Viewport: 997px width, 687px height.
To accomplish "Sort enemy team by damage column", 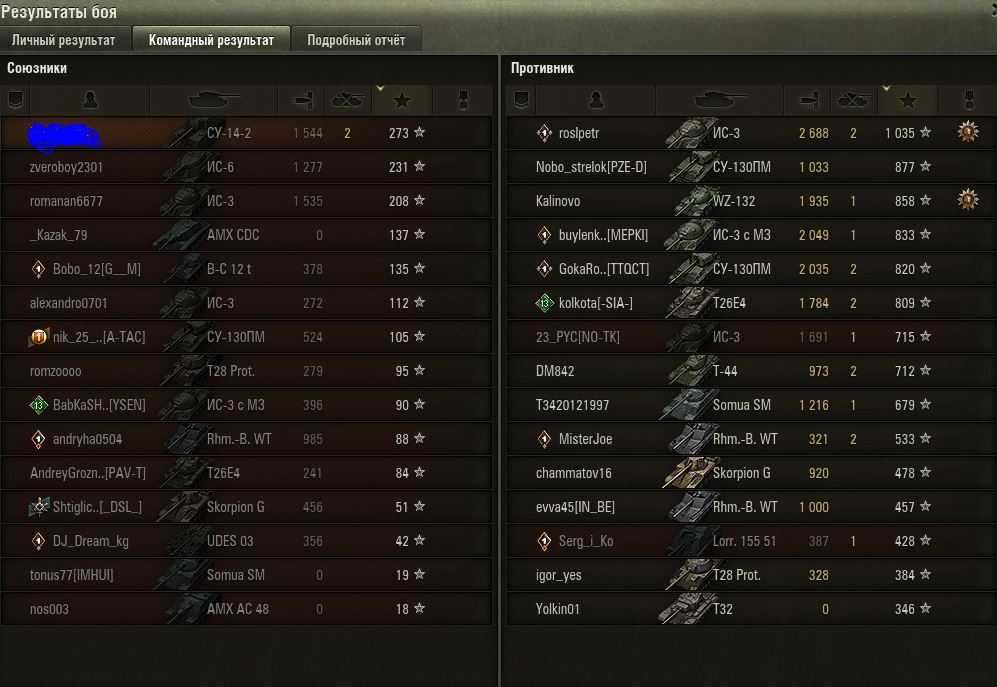I will tap(807, 100).
